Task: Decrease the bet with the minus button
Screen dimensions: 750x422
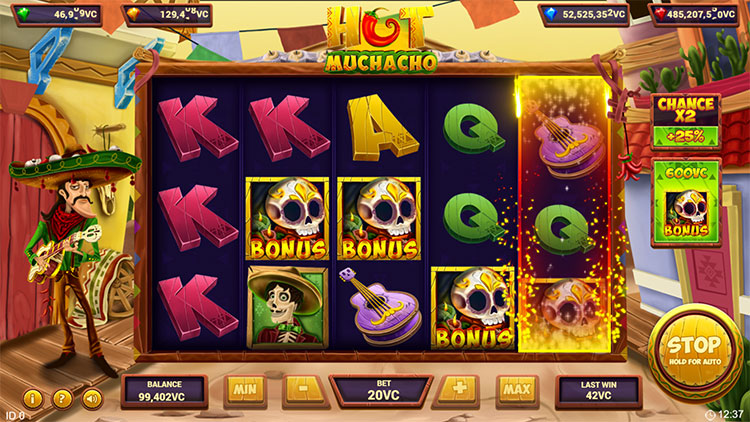Action: point(300,389)
